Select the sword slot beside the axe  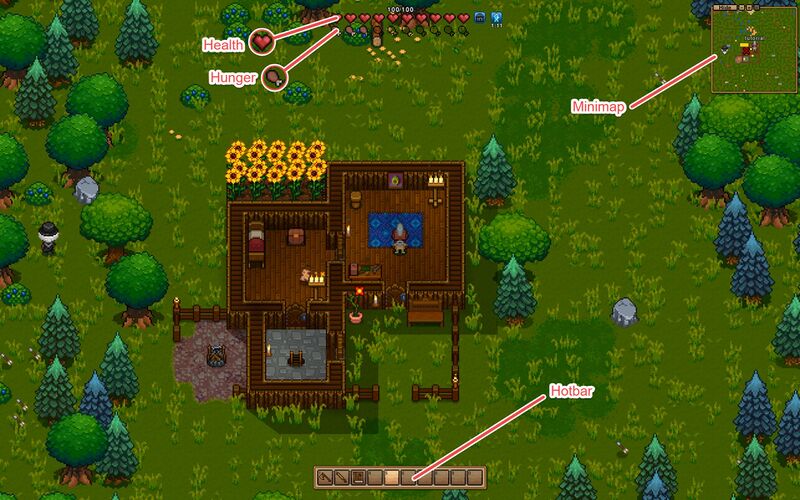tap(341, 476)
